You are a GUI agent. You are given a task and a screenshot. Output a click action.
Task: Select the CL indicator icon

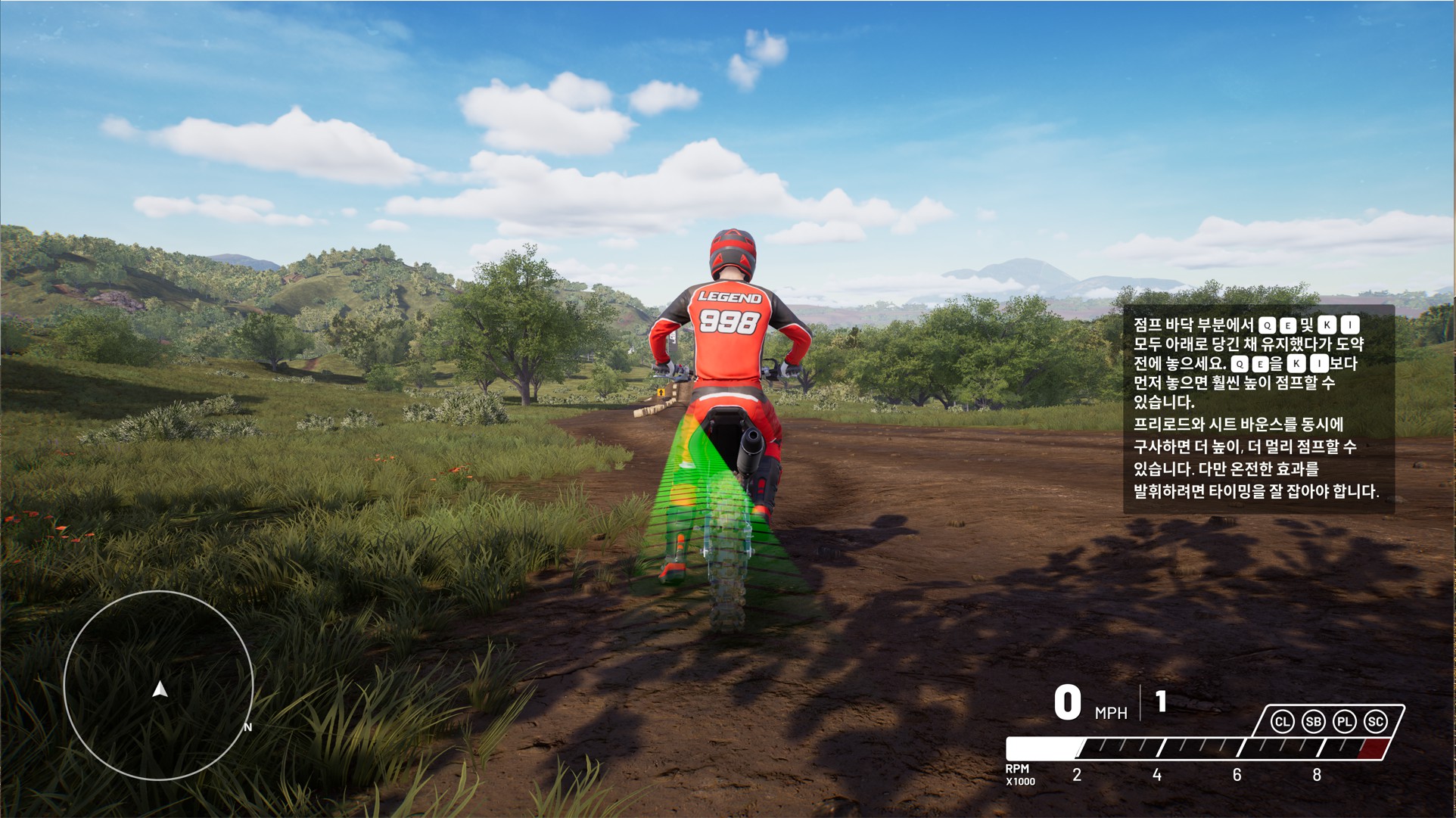1282,722
